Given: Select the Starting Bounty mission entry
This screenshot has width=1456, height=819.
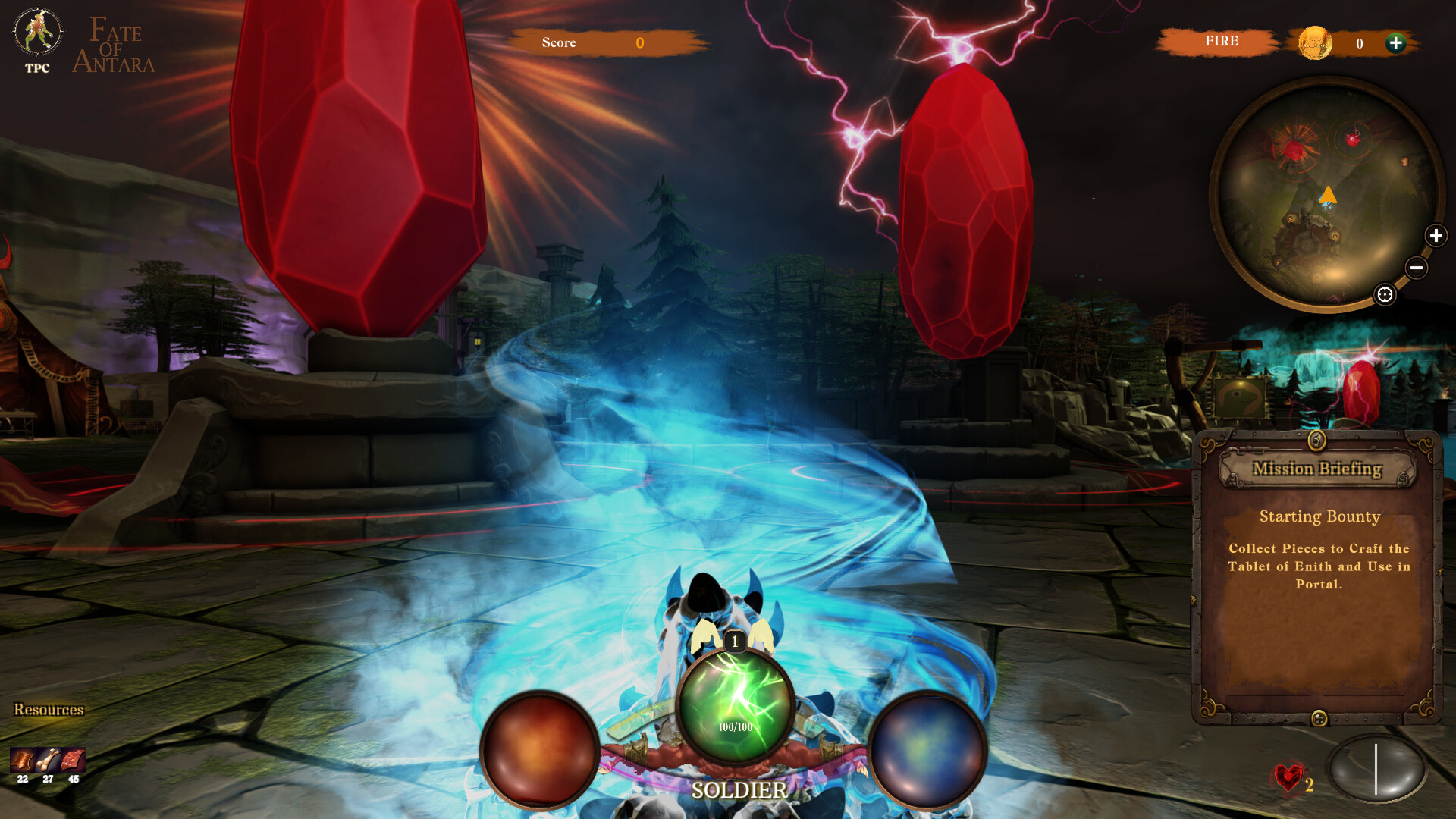Looking at the screenshot, I should point(1320,516).
